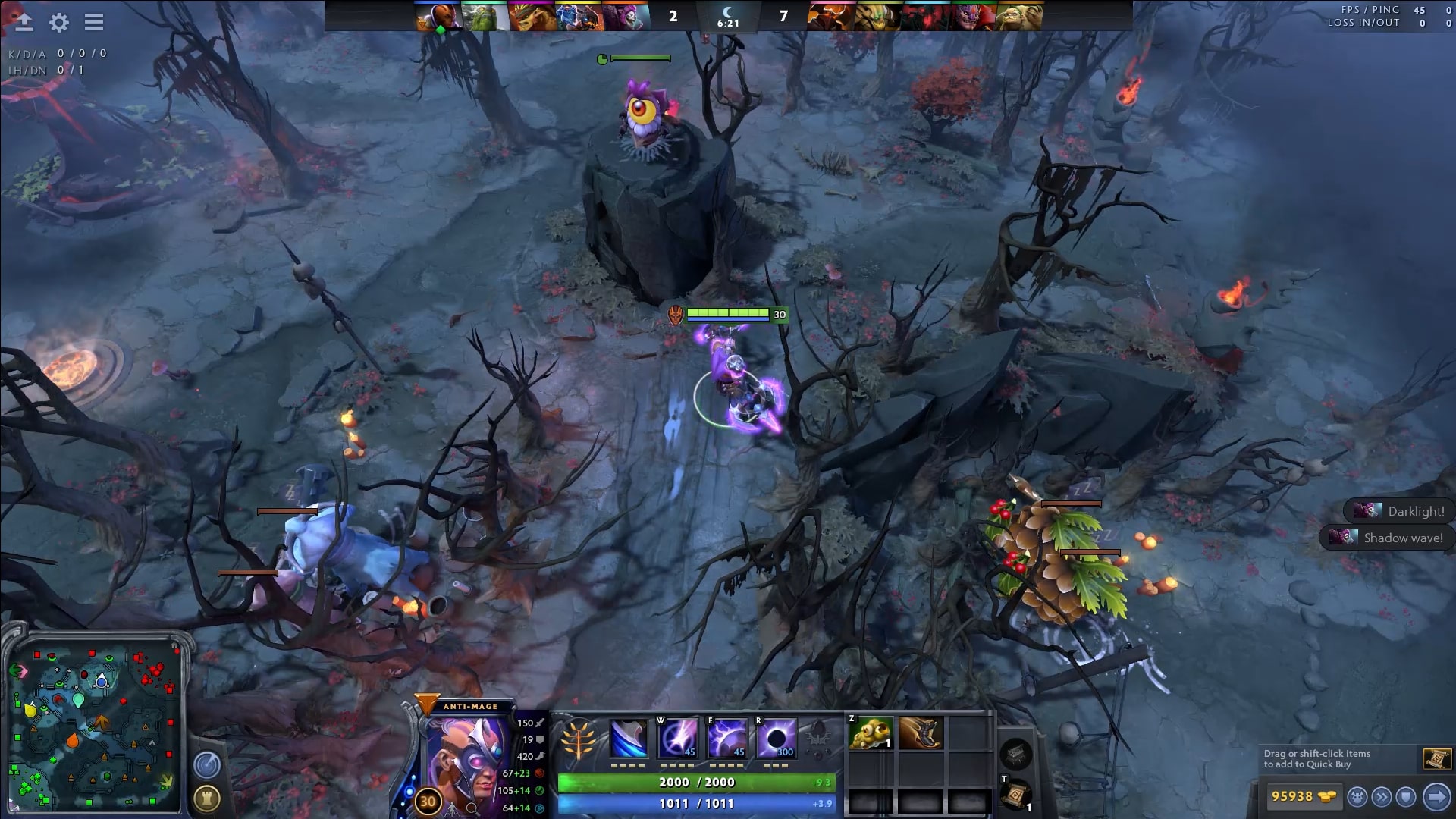Click your hero's location on the minimap
This screenshot has width=1456, height=819.
[x=101, y=682]
